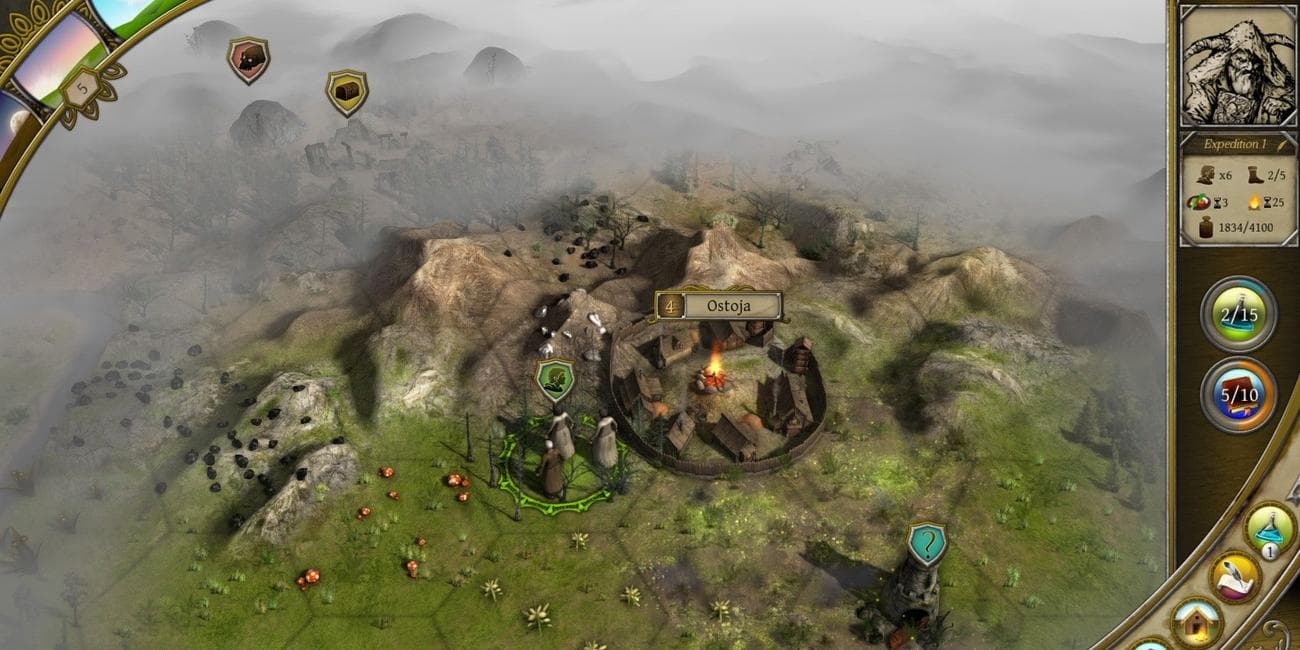Image resolution: width=1300 pixels, height=650 pixels.
Task: Open the quill and scroll journal button
Action: click(x=1234, y=577)
